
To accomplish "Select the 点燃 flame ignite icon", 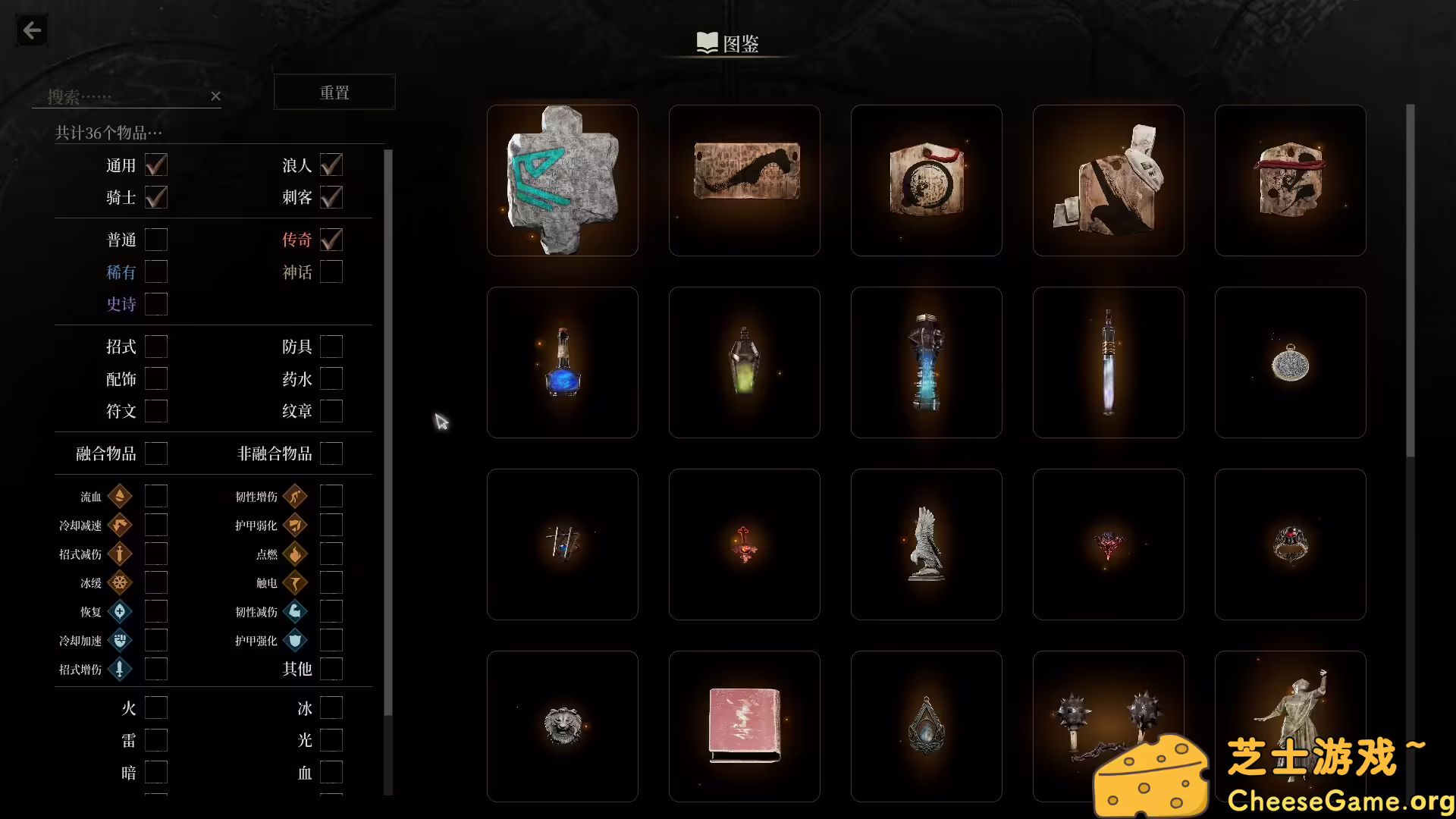I will [296, 554].
